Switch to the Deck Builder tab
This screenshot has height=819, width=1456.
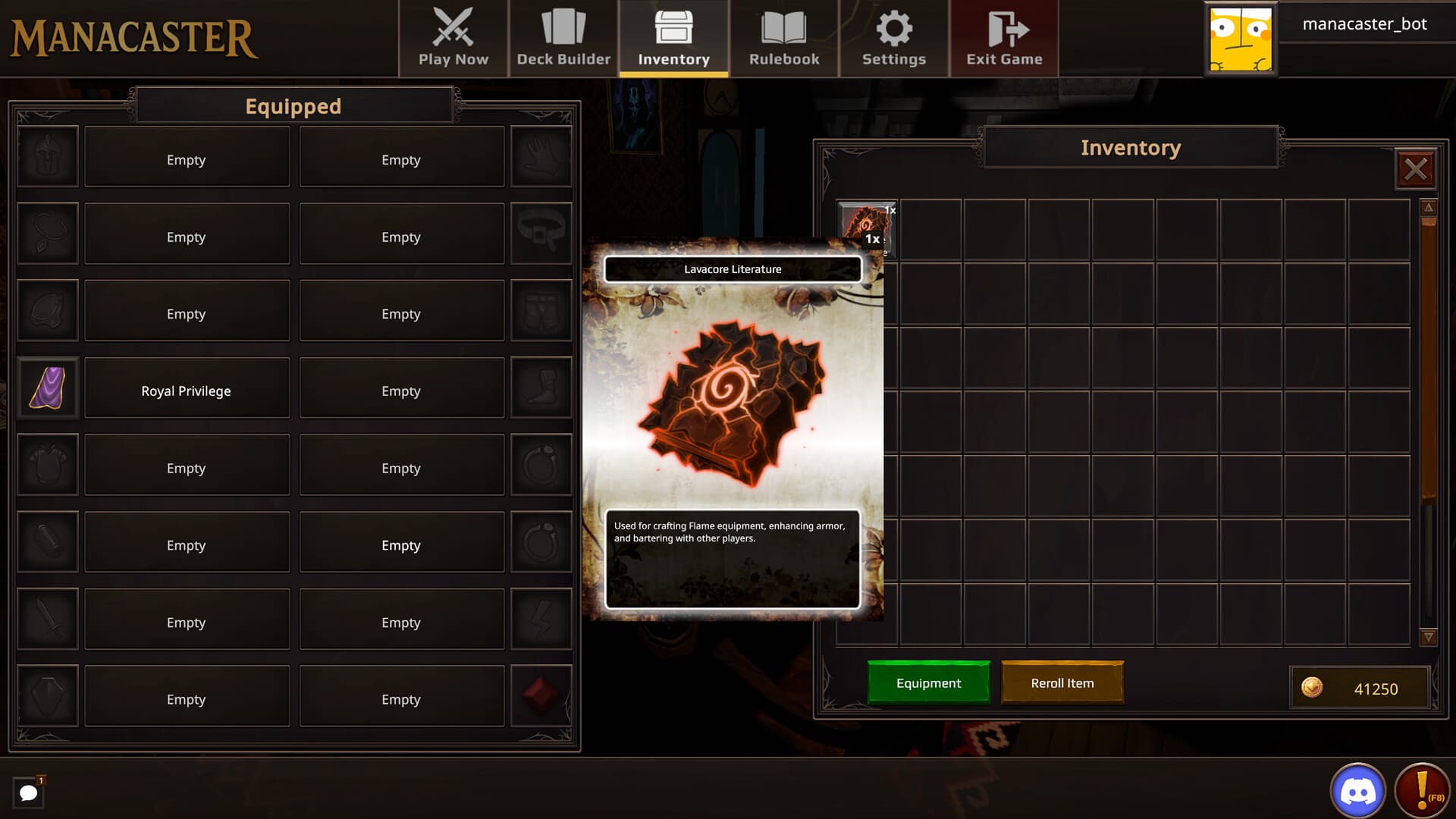(563, 38)
